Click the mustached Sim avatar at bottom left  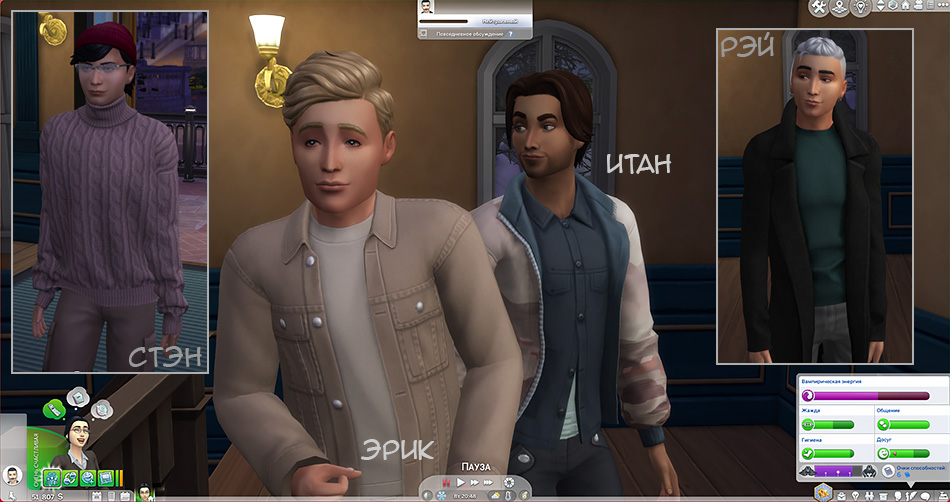[x=12, y=476]
